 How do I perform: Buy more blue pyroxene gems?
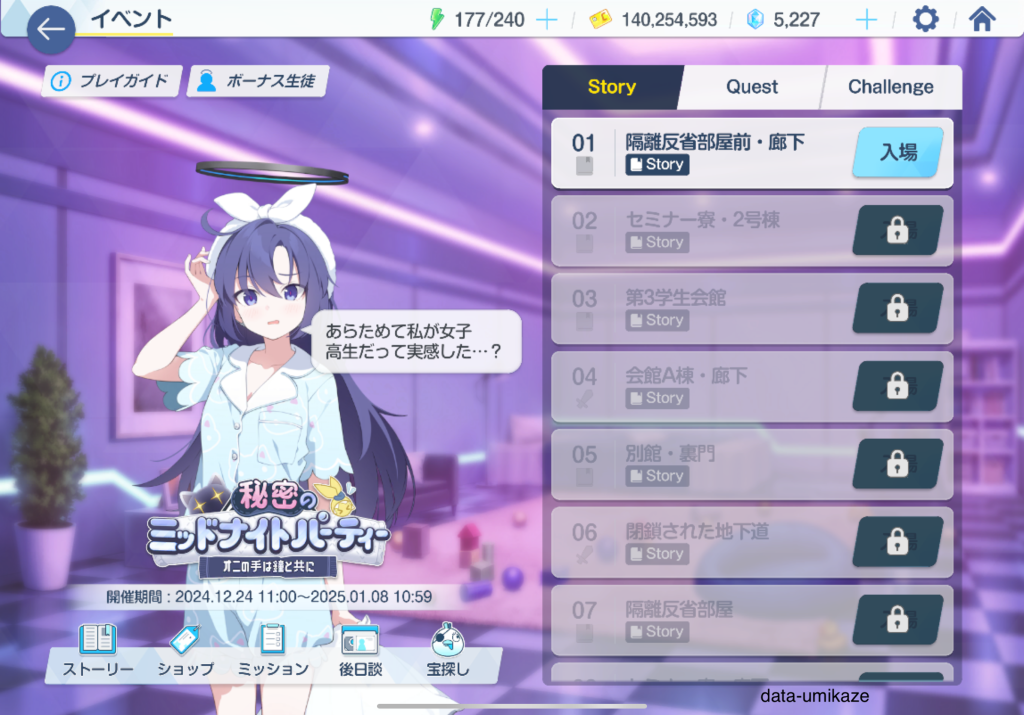point(866,20)
